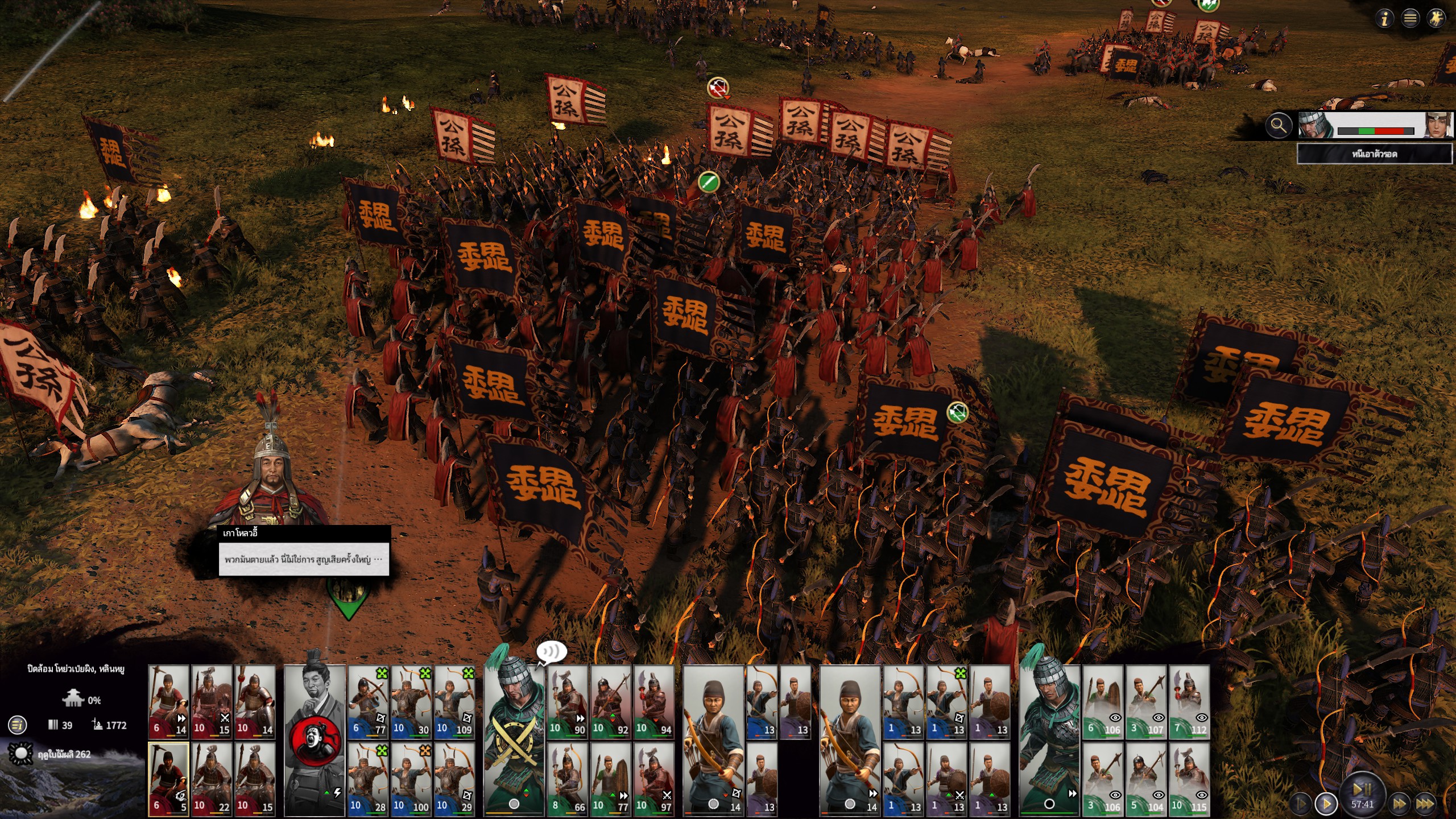Image resolution: width=1456 pixels, height=819 pixels.
Task: Select the green halberd unit with 94 men
Action: pyautogui.click(x=654, y=702)
